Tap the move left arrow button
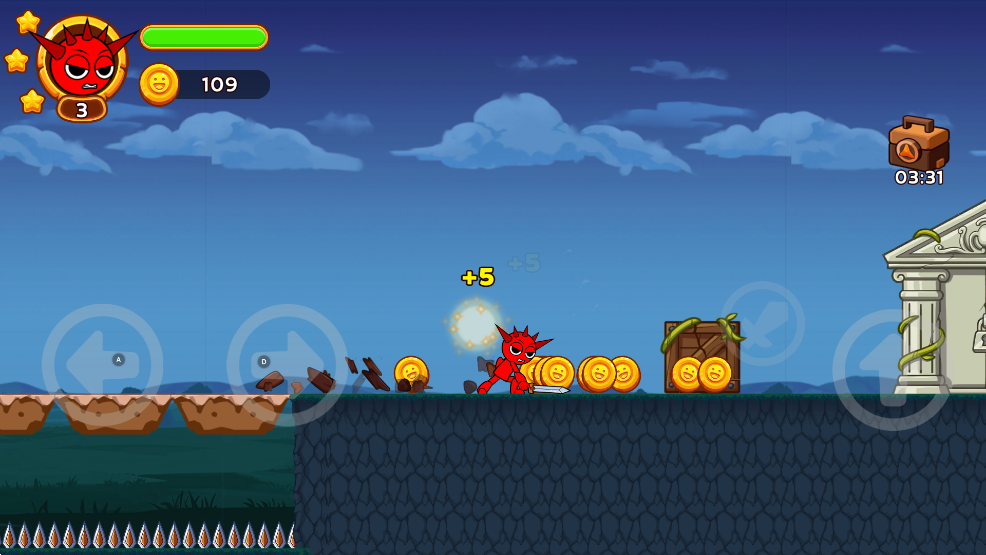 tap(102, 365)
